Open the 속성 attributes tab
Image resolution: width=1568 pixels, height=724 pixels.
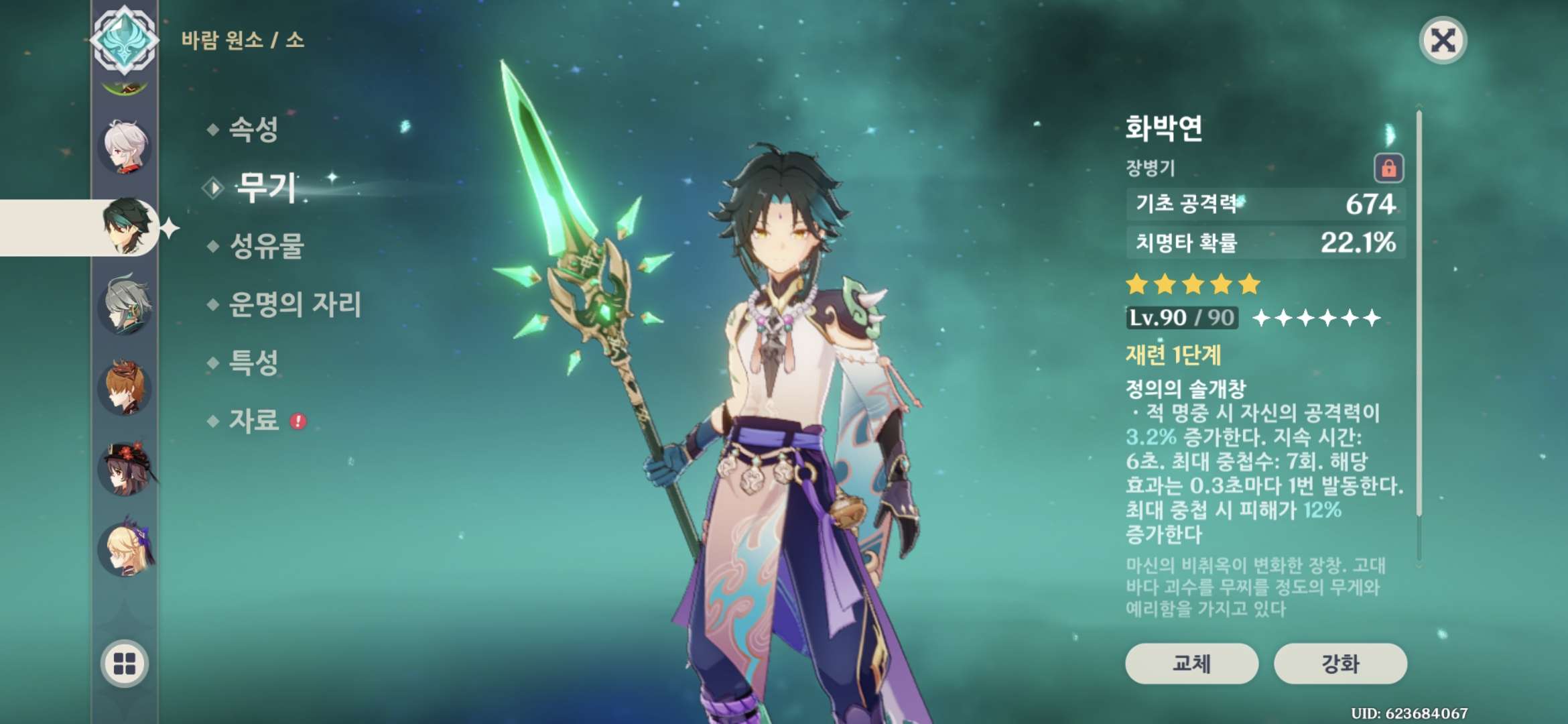tap(253, 129)
